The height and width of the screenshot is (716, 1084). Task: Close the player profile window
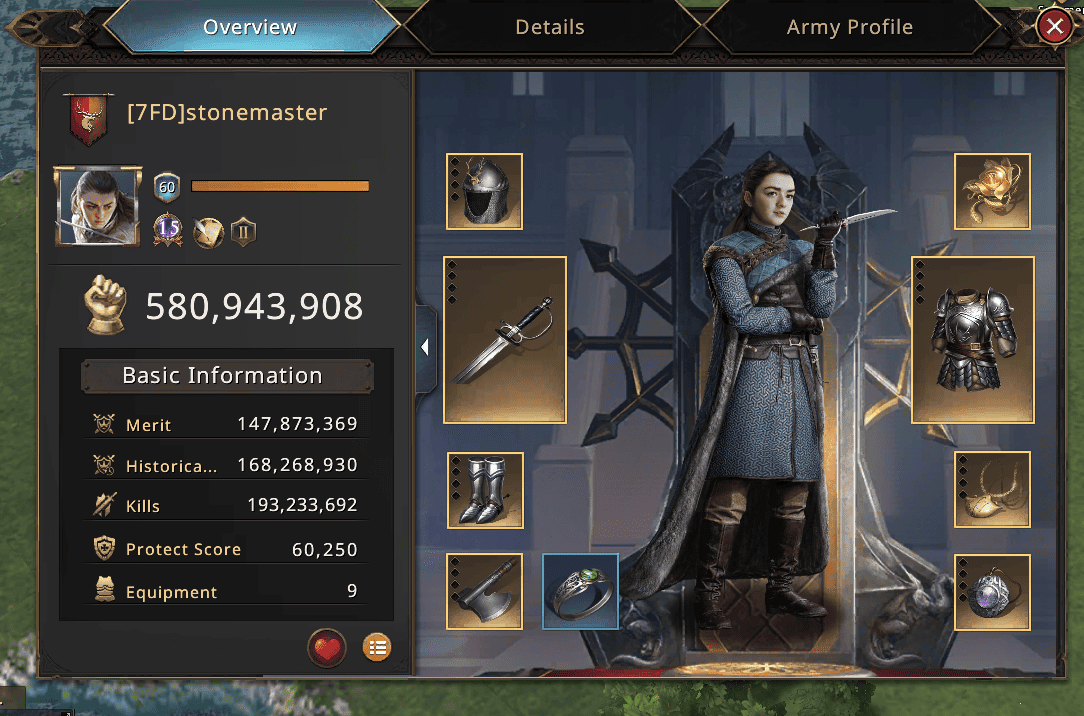click(x=1053, y=26)
